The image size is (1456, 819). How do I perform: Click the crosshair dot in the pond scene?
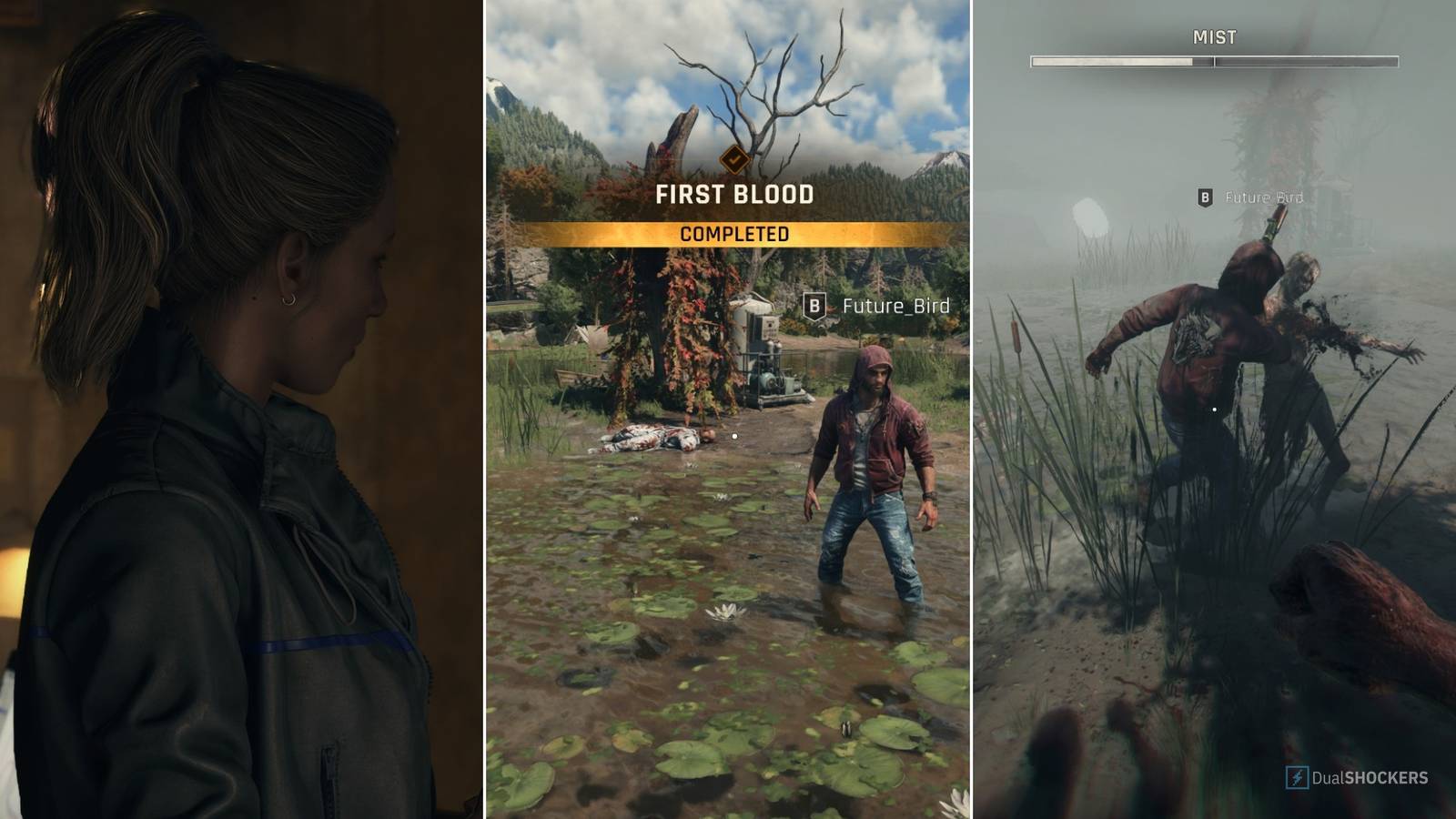click(x=733, y=436)
